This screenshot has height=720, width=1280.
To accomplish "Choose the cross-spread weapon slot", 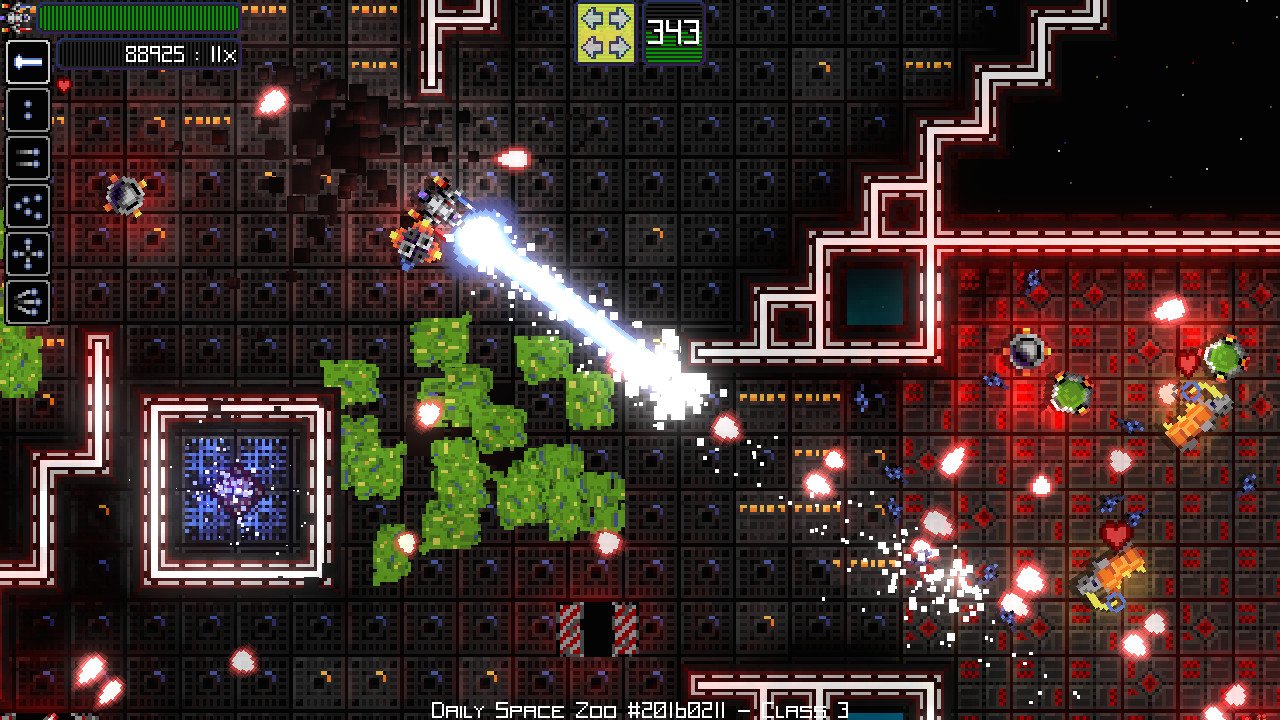I will coord(27,251).
